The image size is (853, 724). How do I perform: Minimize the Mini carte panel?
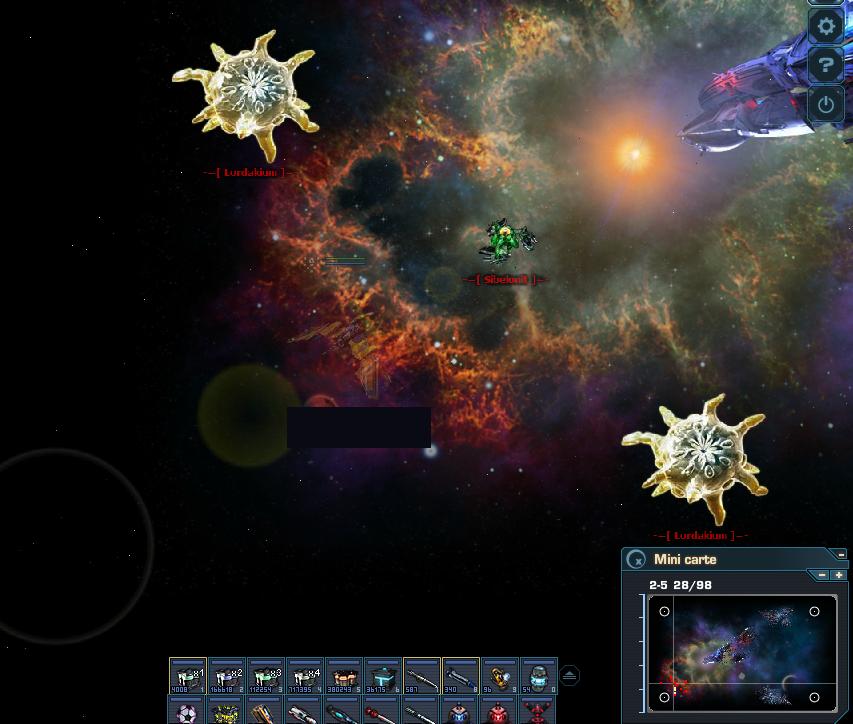(842, 554)
